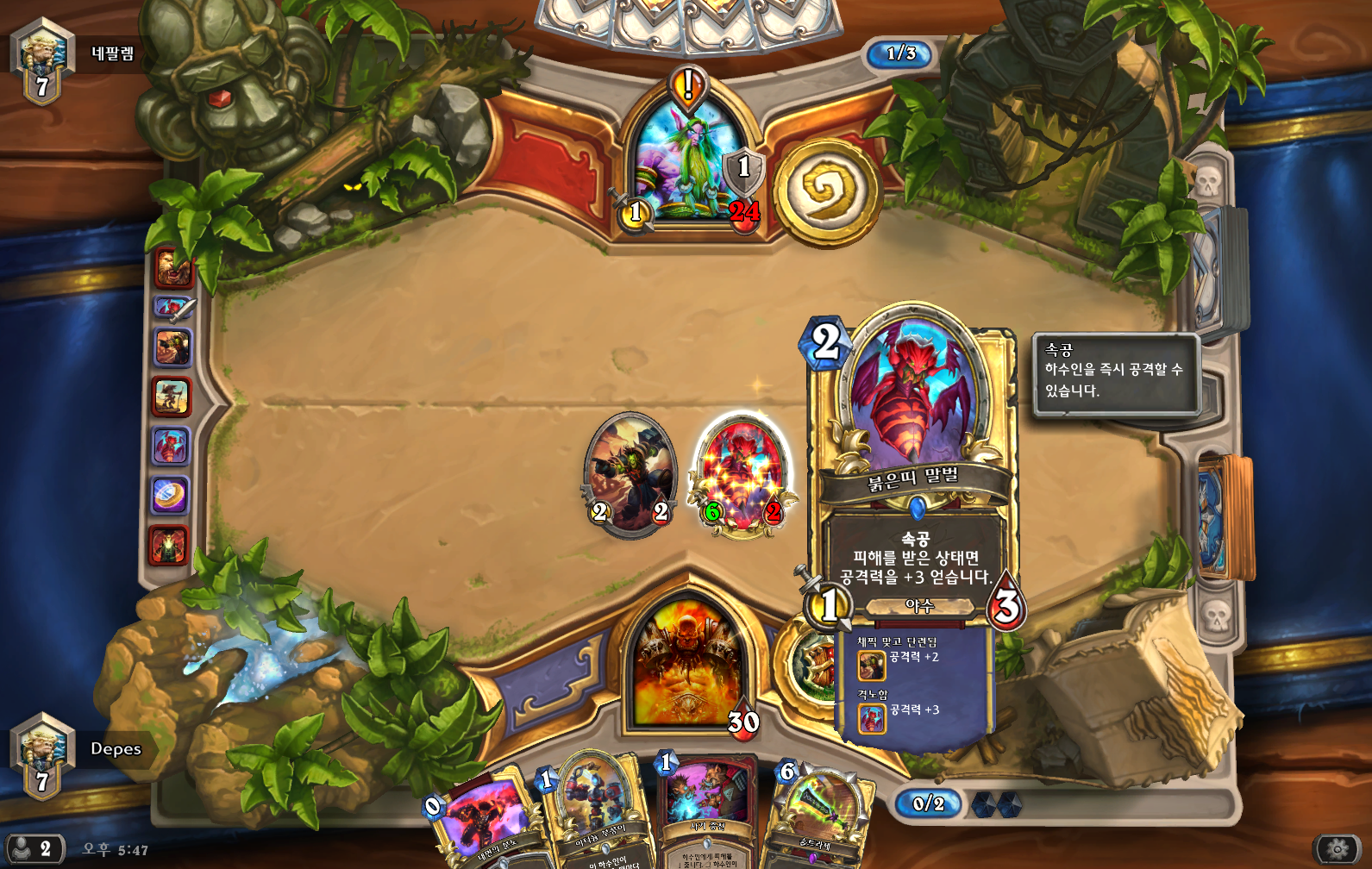Select the zero-cost 내면의 분노 card

coord(479,819)
